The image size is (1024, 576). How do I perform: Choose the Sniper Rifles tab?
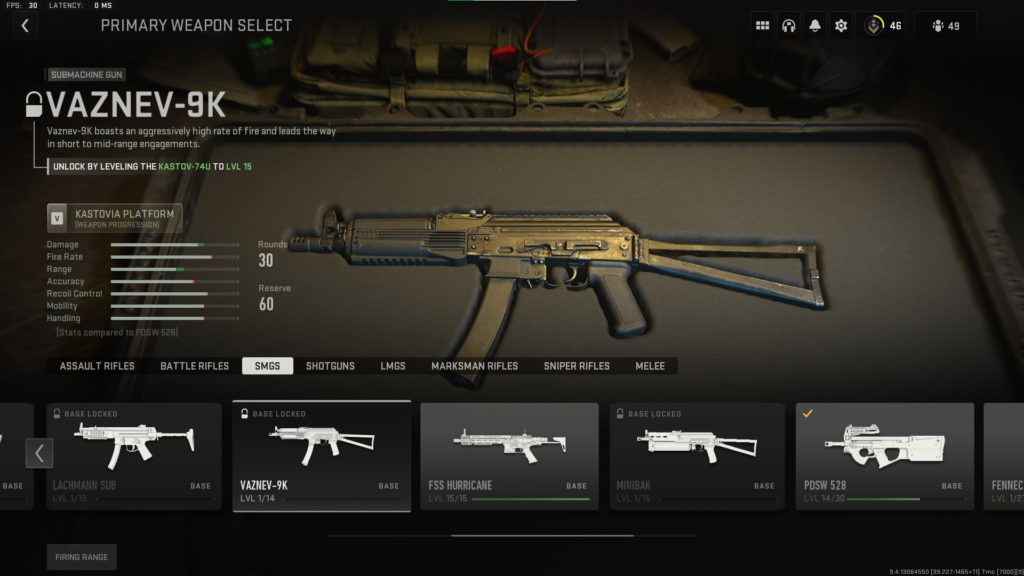tap(576, 366)
